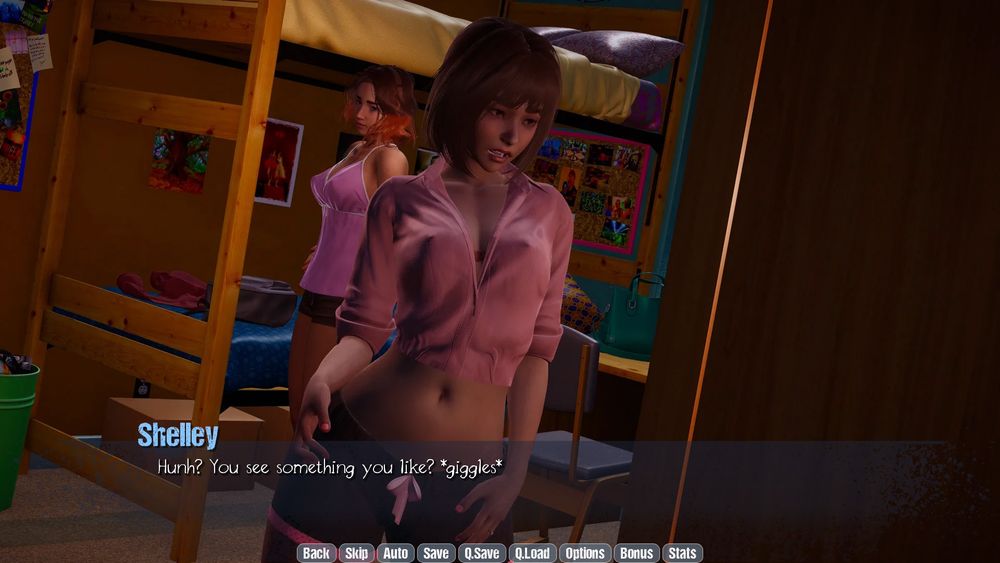The image size is (1000, 563).
Task: Go back using the Back button
Action: (315, 553)
